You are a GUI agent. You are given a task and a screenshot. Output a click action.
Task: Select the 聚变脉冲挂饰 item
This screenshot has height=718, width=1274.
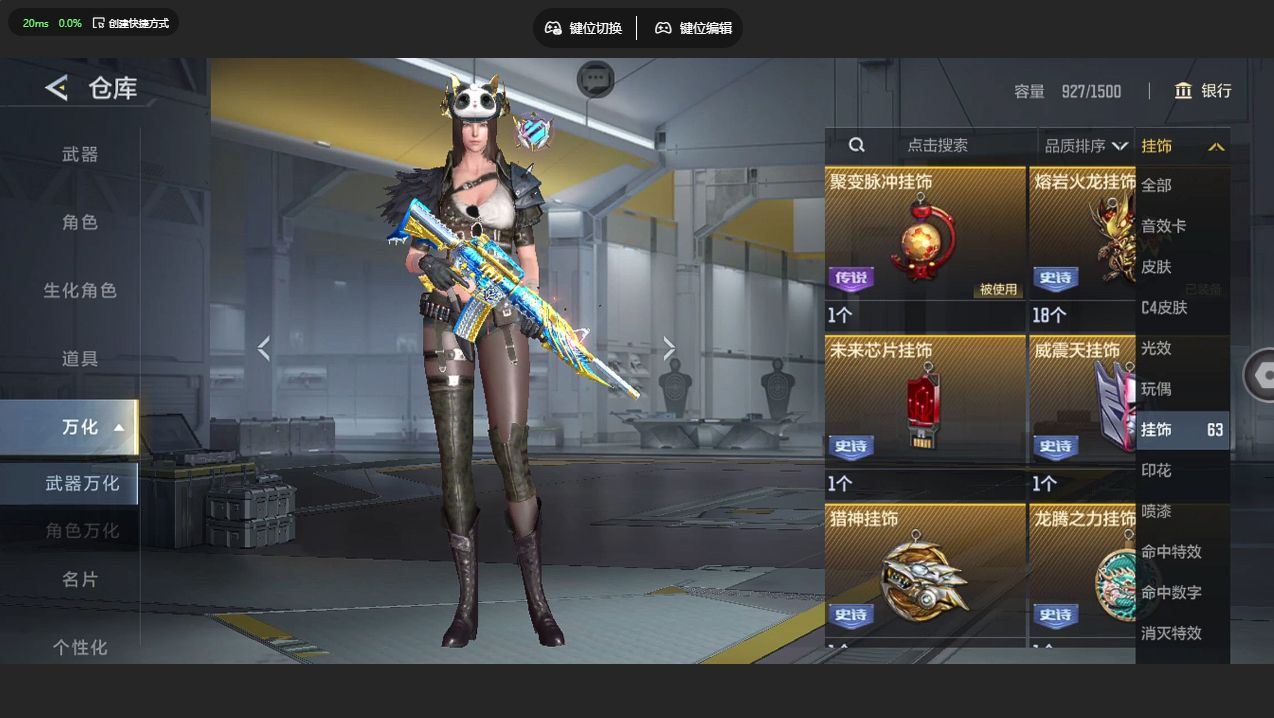pyautogui.click(x=924, y=247)
